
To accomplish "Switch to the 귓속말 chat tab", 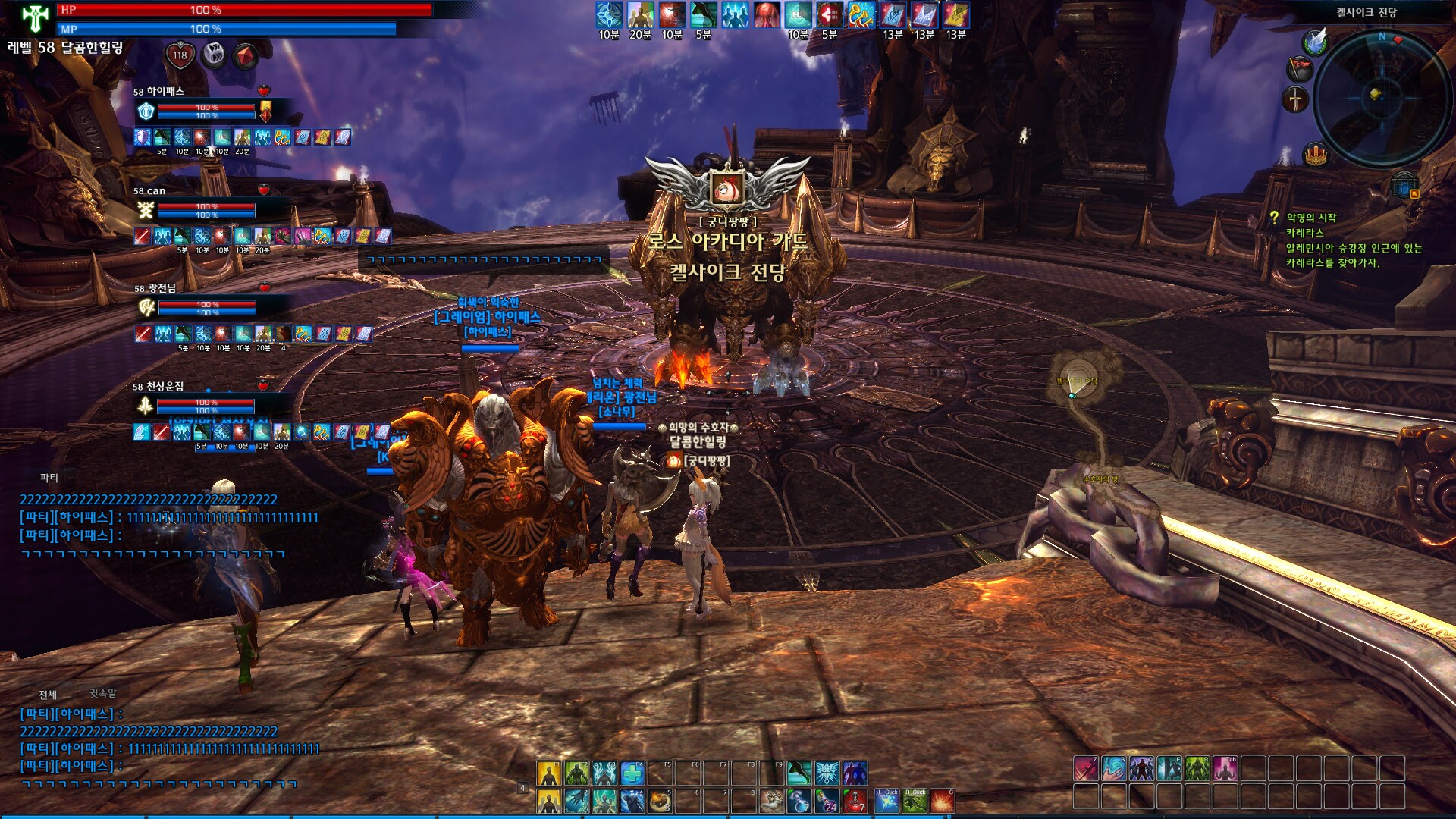I will (x=103, y=693).
